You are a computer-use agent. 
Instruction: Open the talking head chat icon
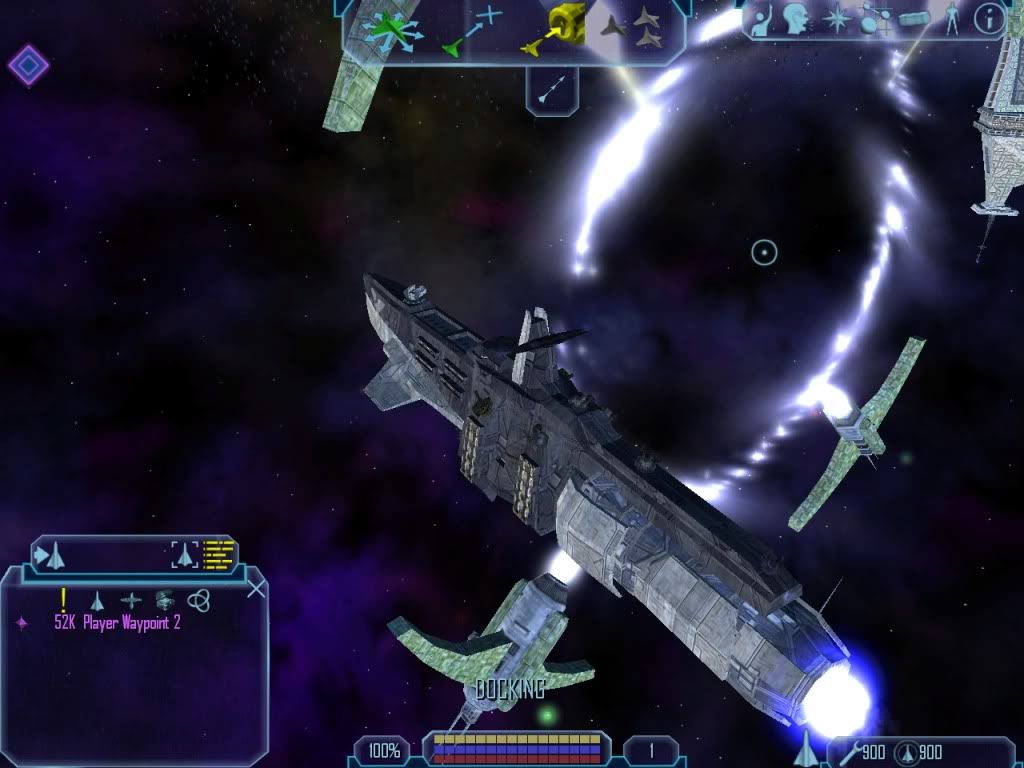[x=796, y=18]
